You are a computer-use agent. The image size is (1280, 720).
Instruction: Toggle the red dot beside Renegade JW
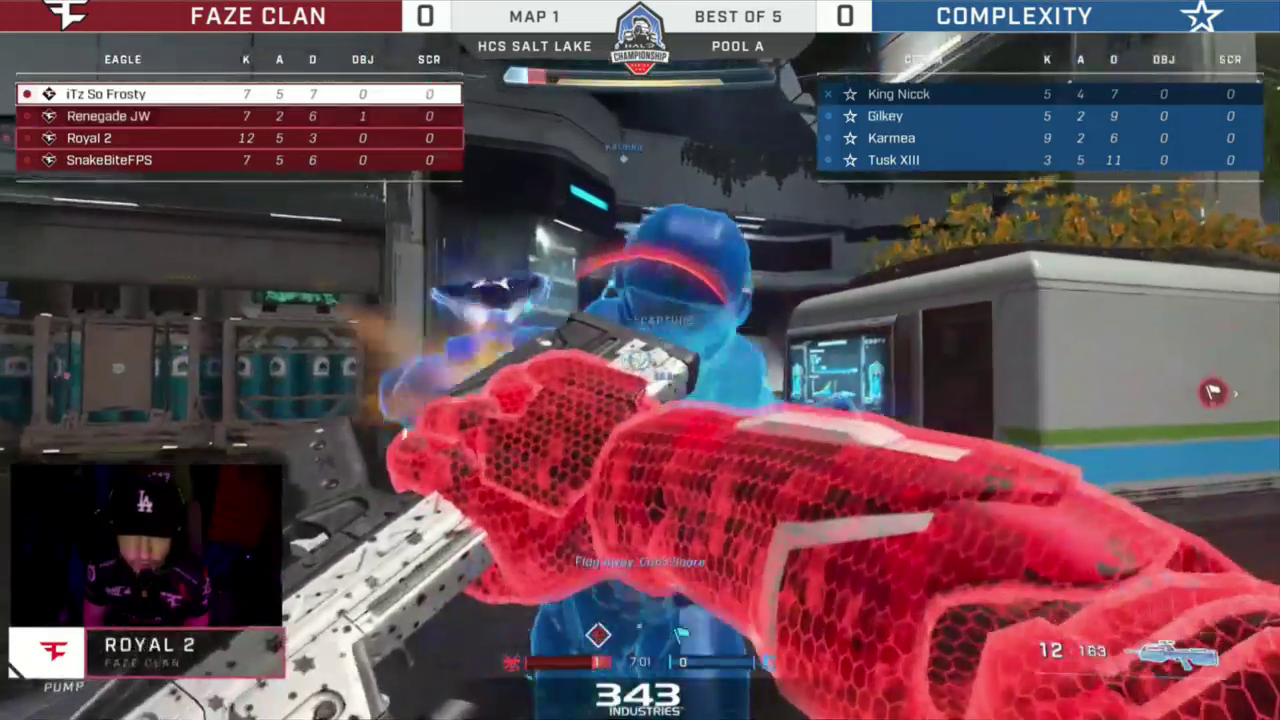click(x=26, y=115)
